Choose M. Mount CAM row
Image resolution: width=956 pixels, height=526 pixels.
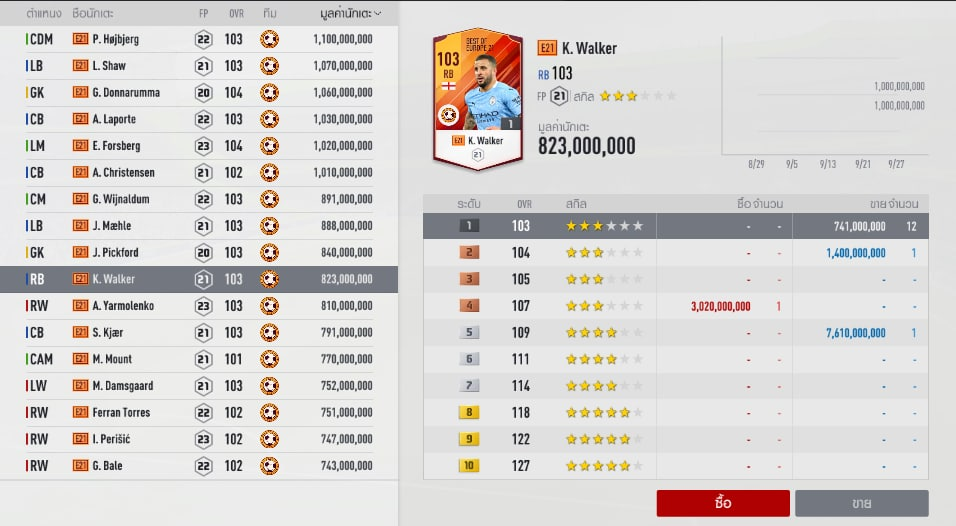pos(199,359)
